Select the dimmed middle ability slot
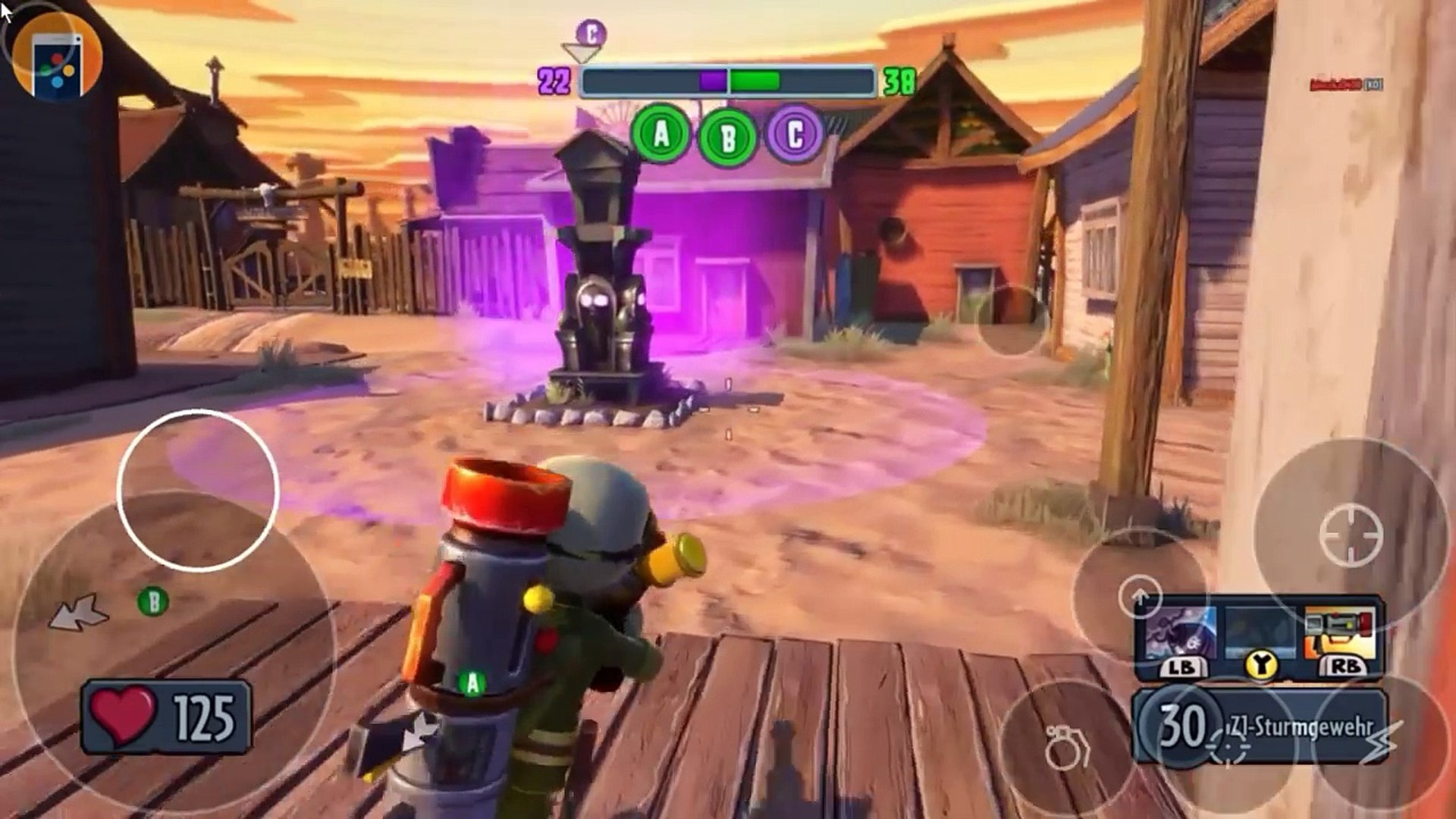 pos(1260,633)
